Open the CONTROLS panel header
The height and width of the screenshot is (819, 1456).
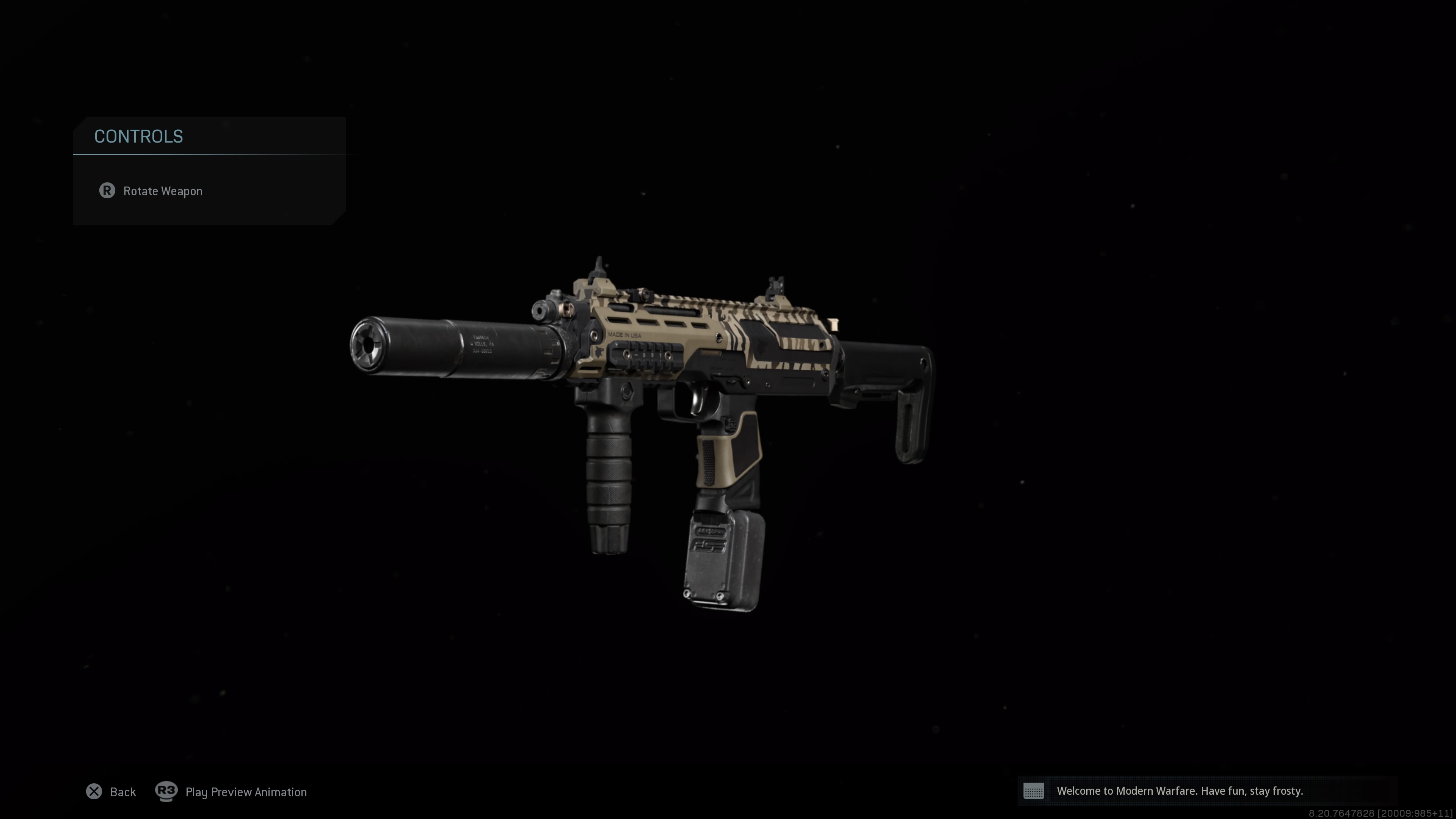click(x=138, y=136)
